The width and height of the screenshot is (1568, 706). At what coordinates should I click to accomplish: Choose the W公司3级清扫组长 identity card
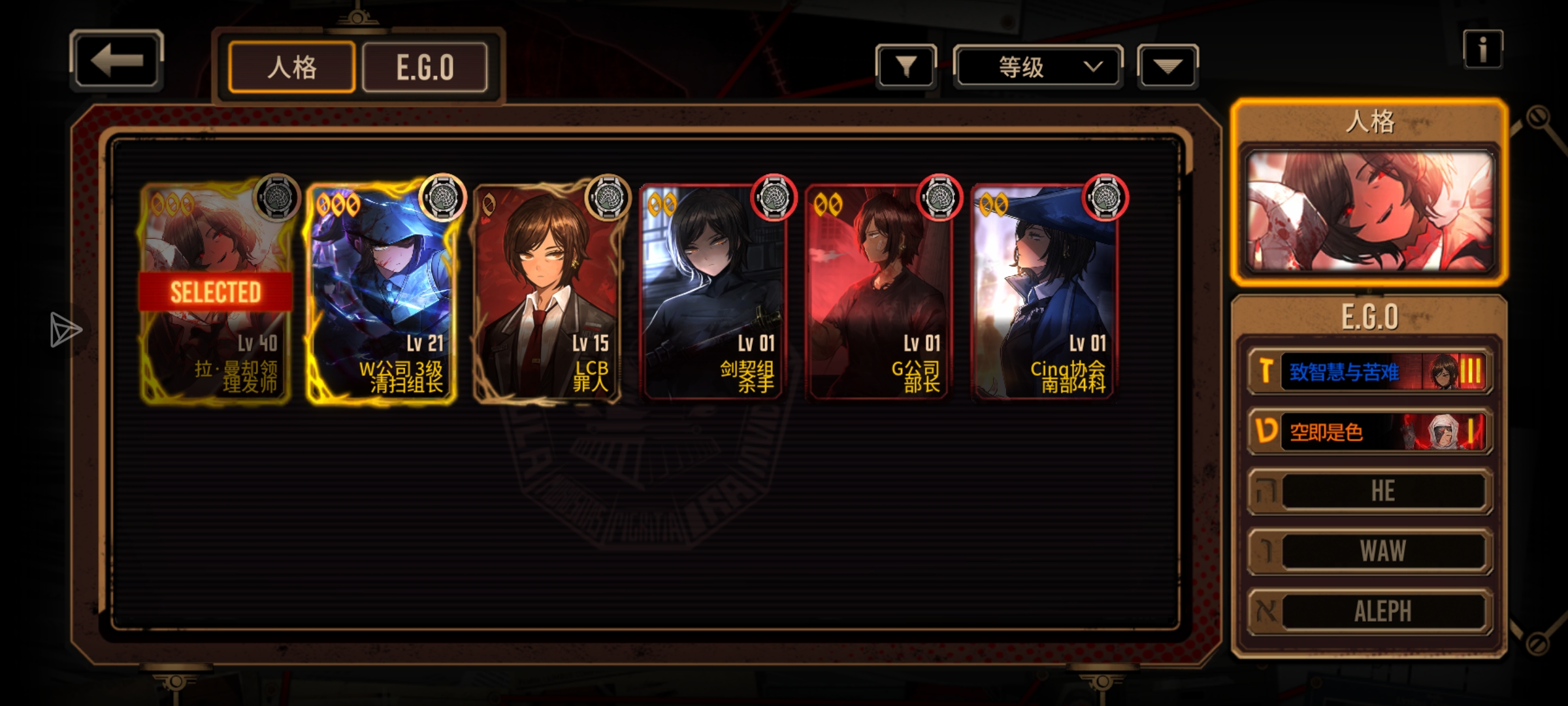click(x=382, y=292)
